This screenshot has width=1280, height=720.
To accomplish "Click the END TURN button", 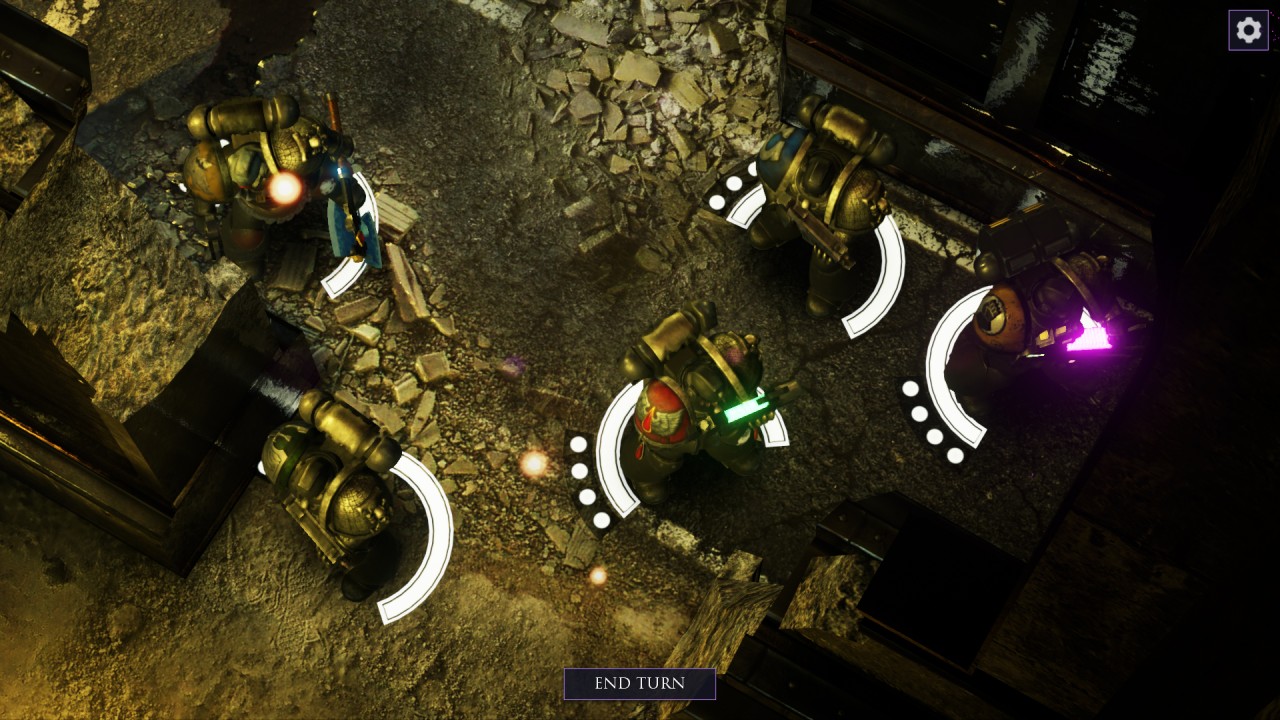I will point(639,684).
